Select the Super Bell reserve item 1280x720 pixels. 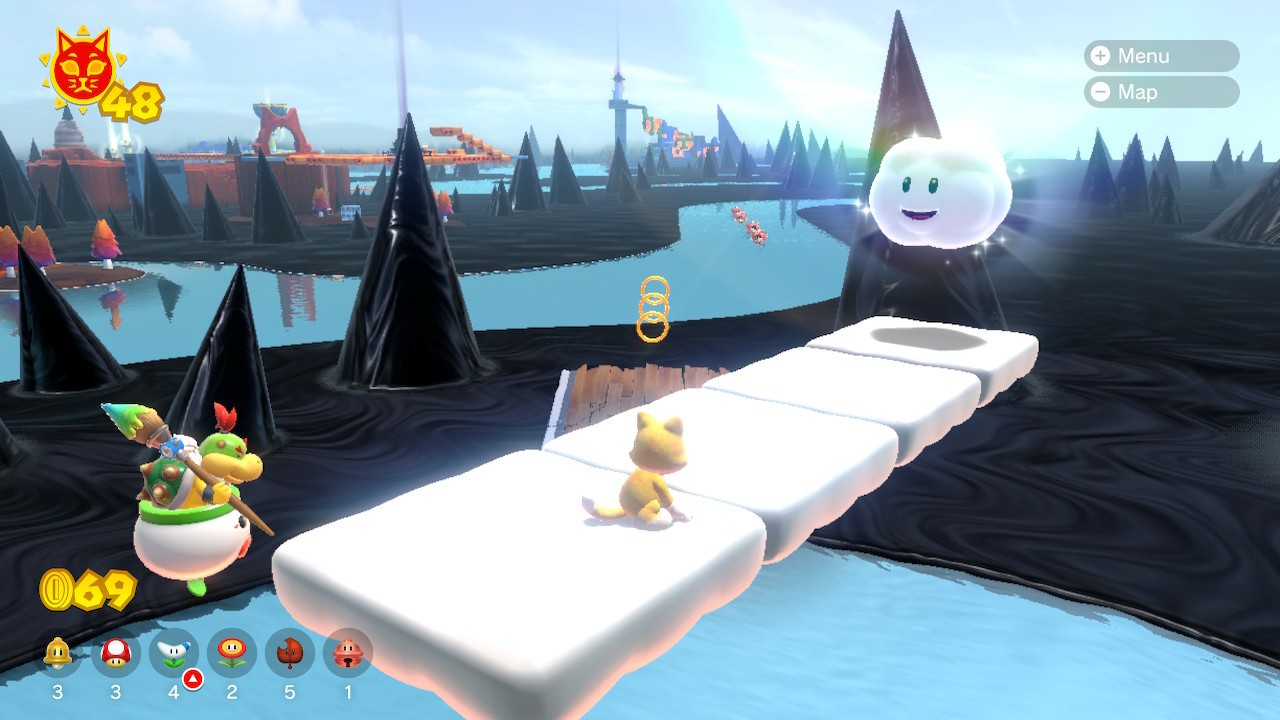[58, 654]
